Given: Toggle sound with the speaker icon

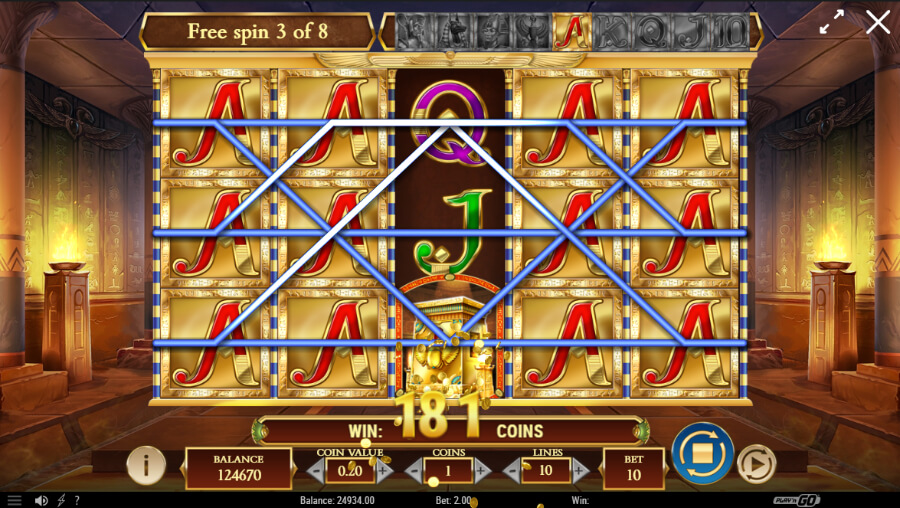Looking at the screenshot, I should (x=41, y=500).
